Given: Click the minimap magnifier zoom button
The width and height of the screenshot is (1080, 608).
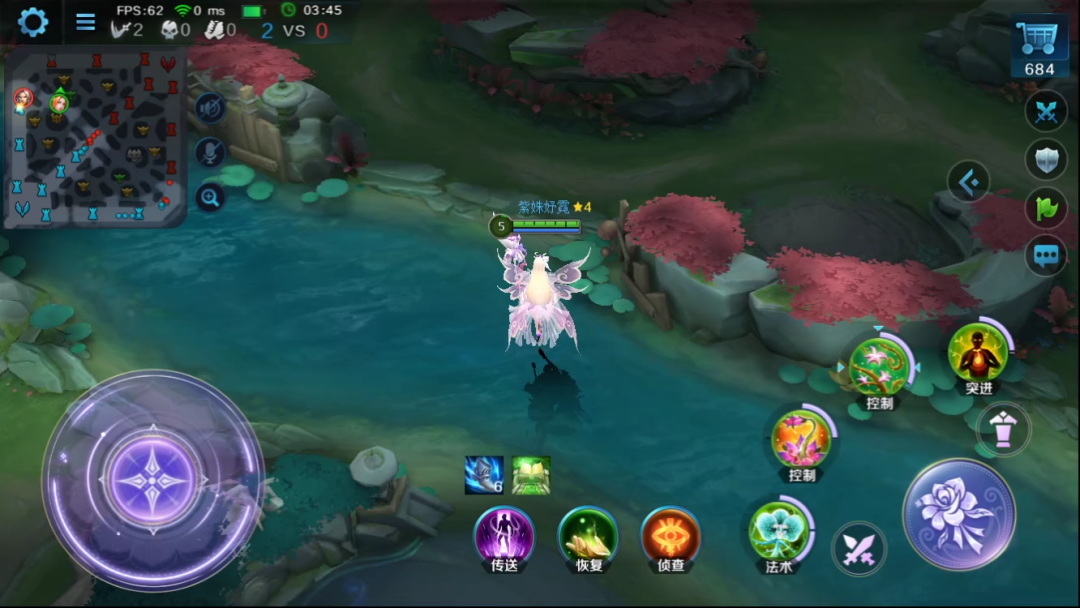Looking at the screenshot, I should (x=210, y=197).
